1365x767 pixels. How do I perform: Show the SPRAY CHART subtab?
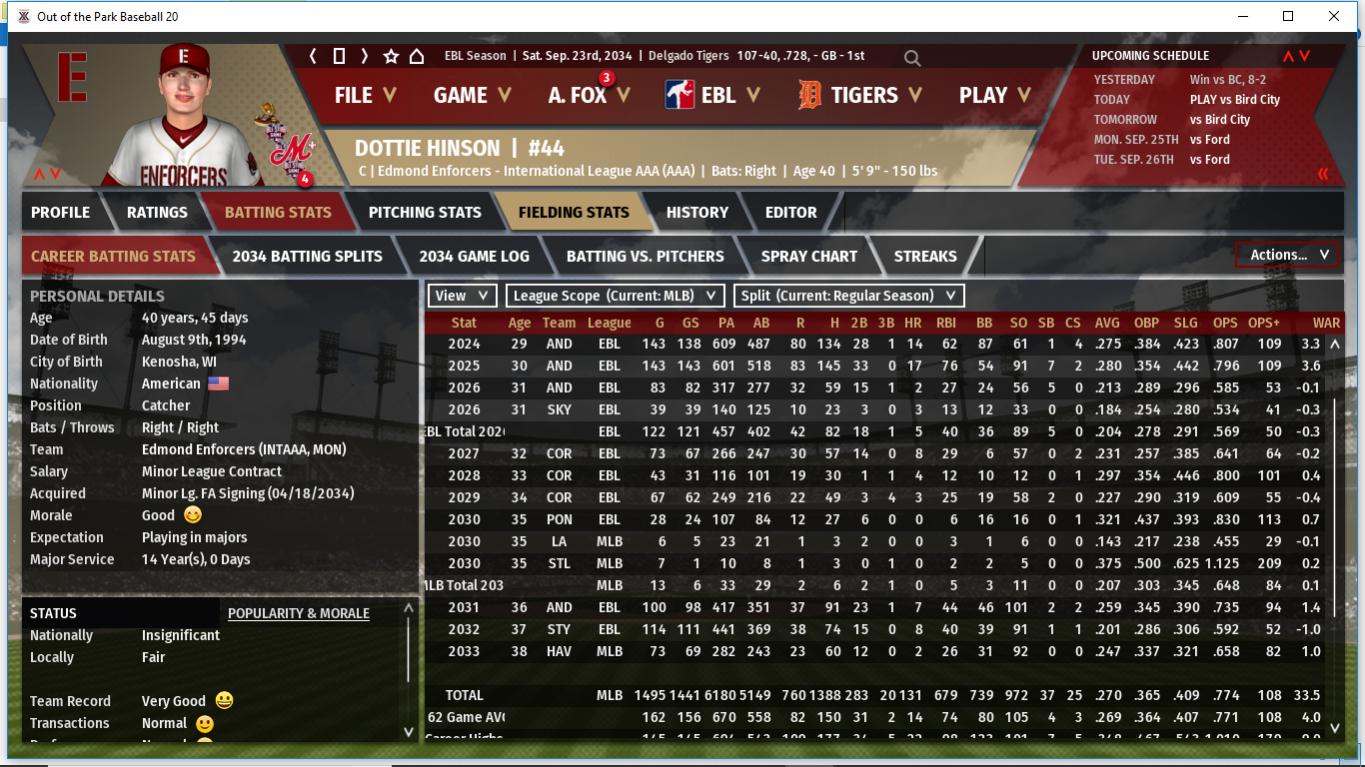pos(809,256)
